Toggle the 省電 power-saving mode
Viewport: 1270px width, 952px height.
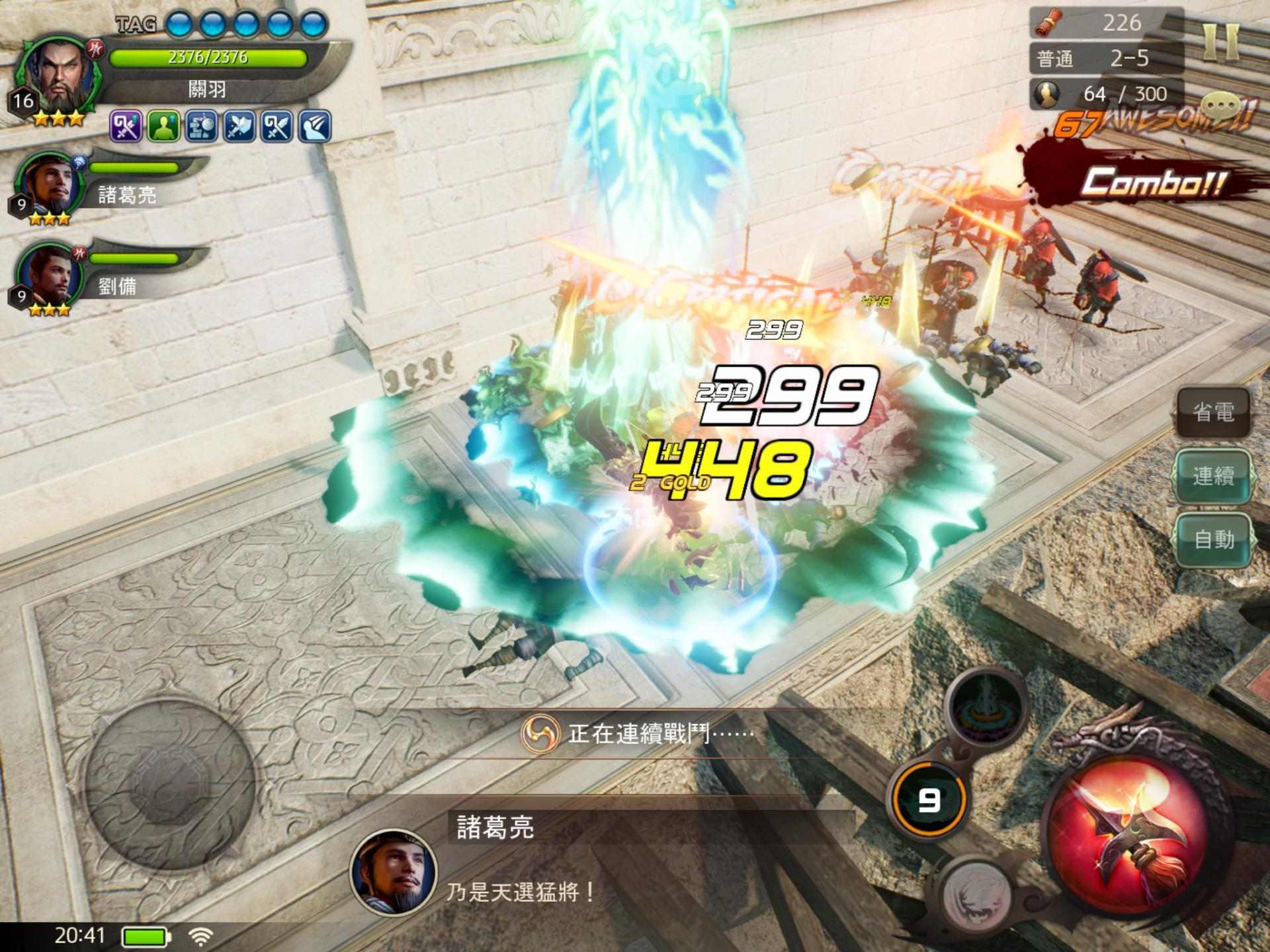(x=1213, y=413)
